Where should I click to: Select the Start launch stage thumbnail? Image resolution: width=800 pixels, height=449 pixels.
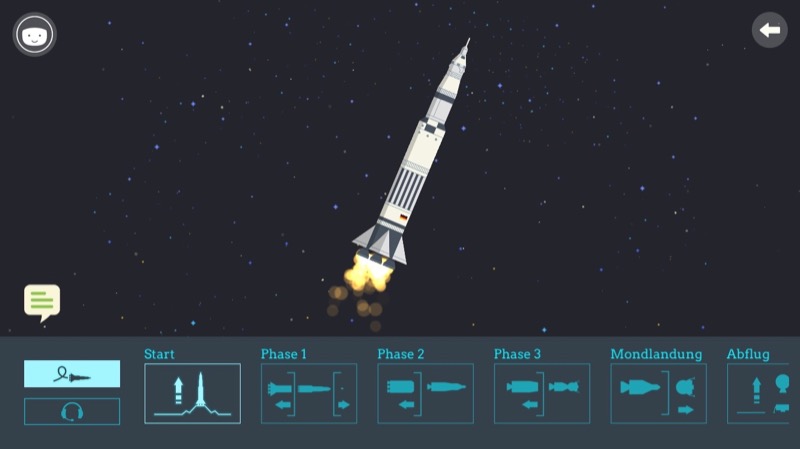(x=192, y=393)
